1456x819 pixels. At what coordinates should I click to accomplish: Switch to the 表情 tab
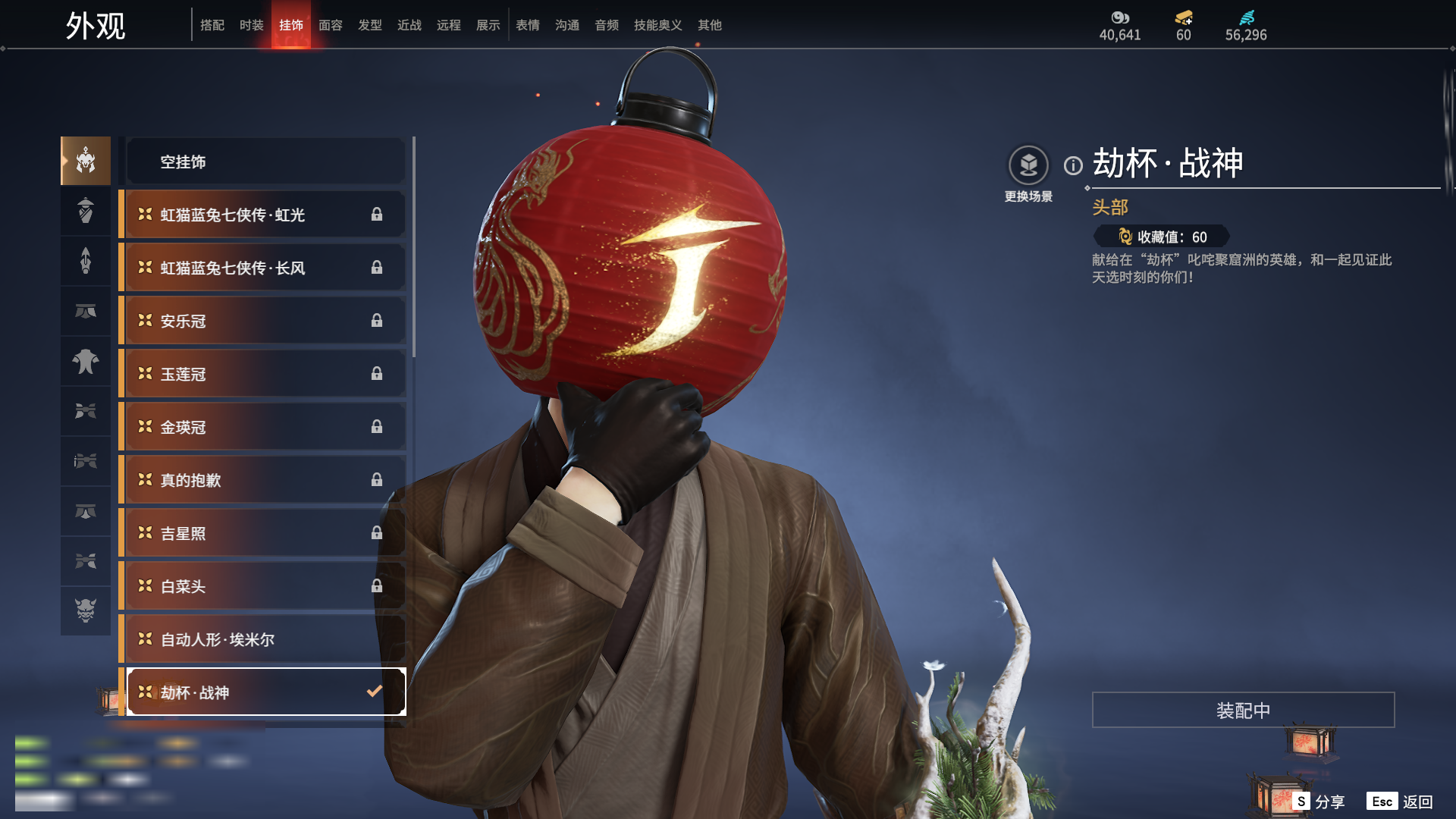pyautogui.click(x=528, y=26)
